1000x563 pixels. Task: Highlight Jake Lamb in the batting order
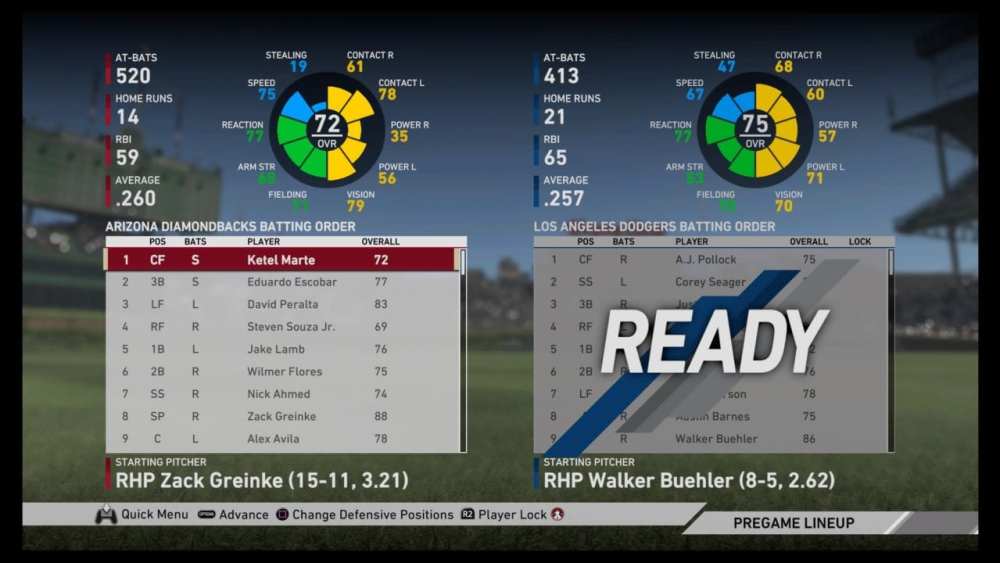pos(277,349)
